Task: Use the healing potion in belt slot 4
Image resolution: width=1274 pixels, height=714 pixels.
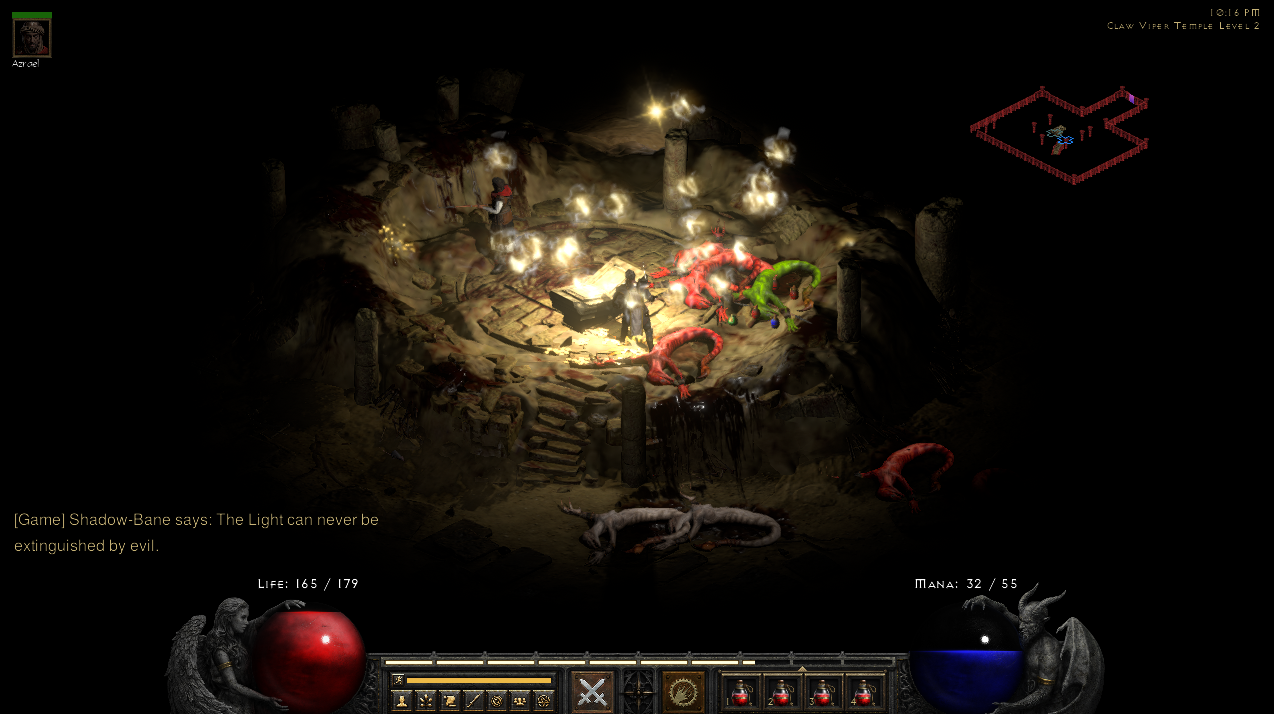Action: point(864,692)
